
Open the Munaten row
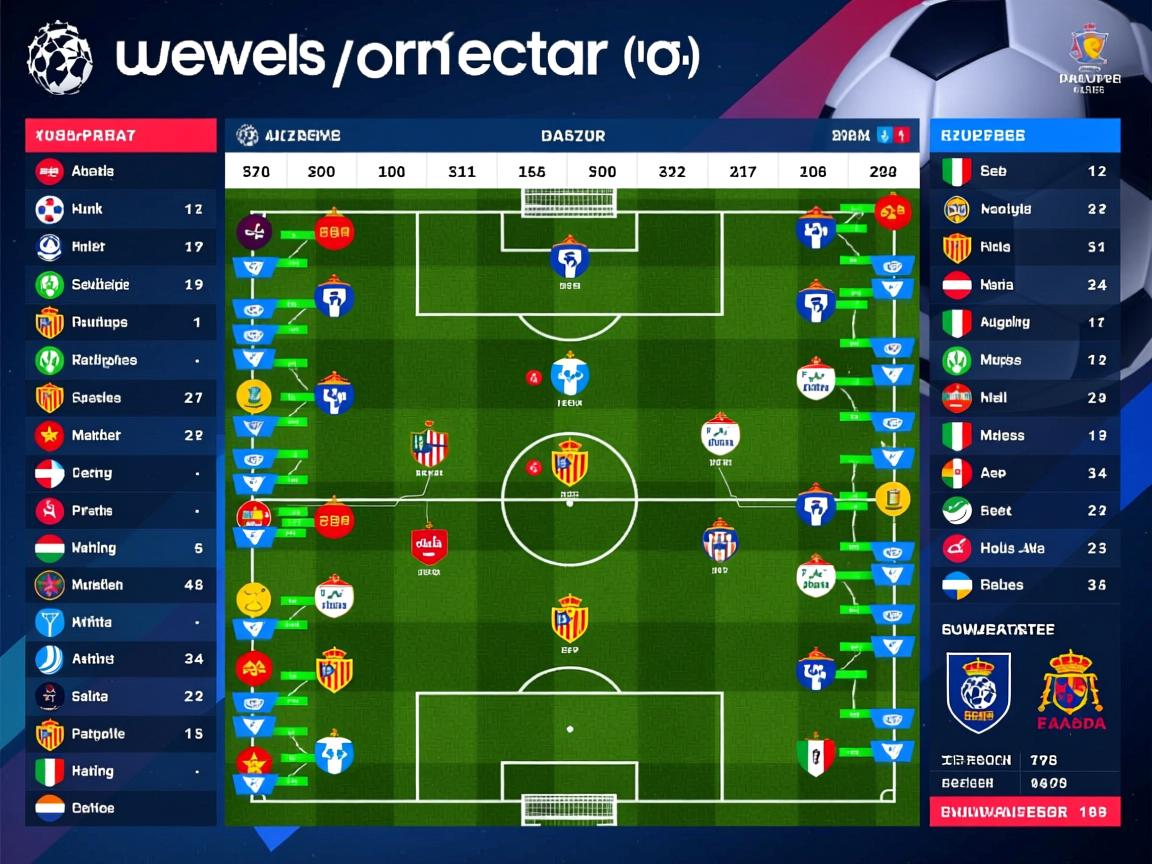[x=120, y=585]
